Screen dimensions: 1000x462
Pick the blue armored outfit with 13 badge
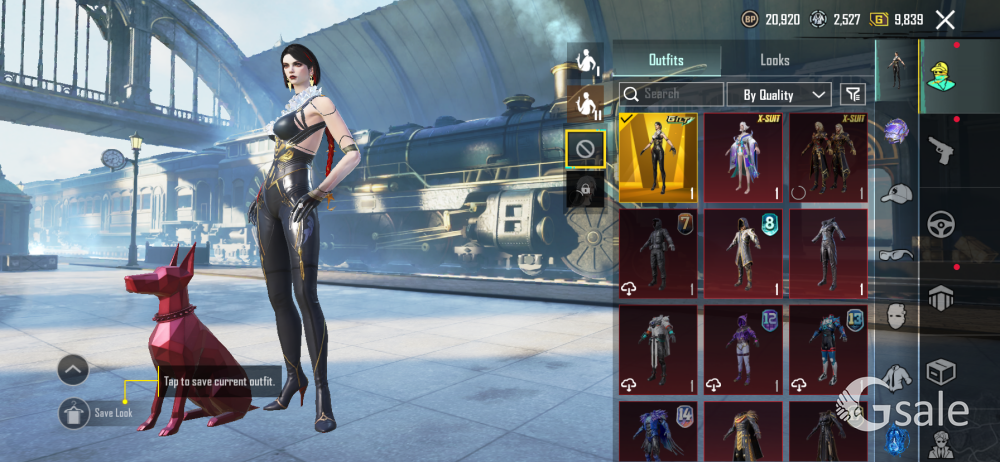(828, 350)
